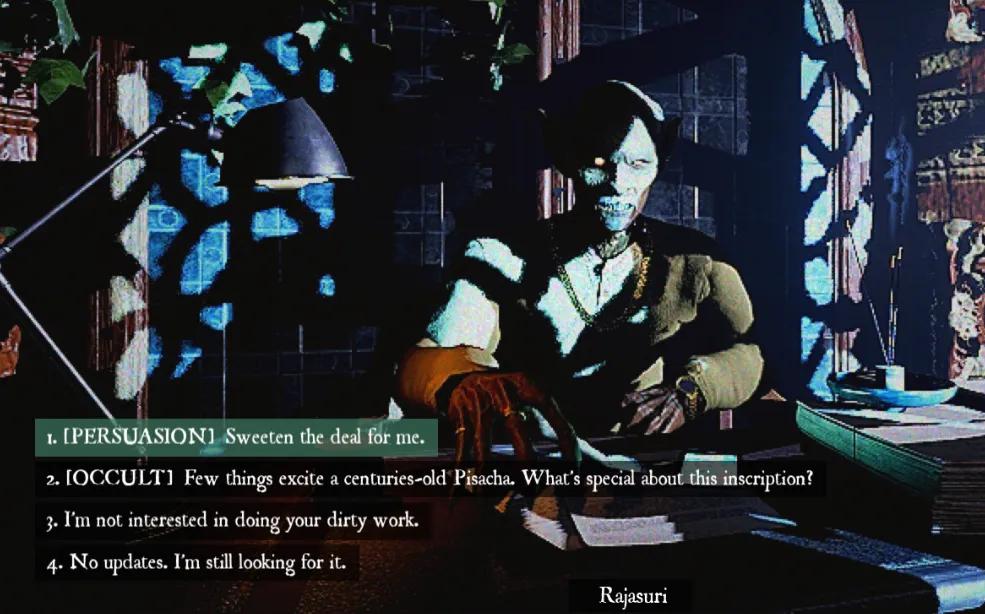Viewport: 985px width, 614px height.
Task: Refuse with "not interested in your dirty work"
Action: (x=232, y=521)
